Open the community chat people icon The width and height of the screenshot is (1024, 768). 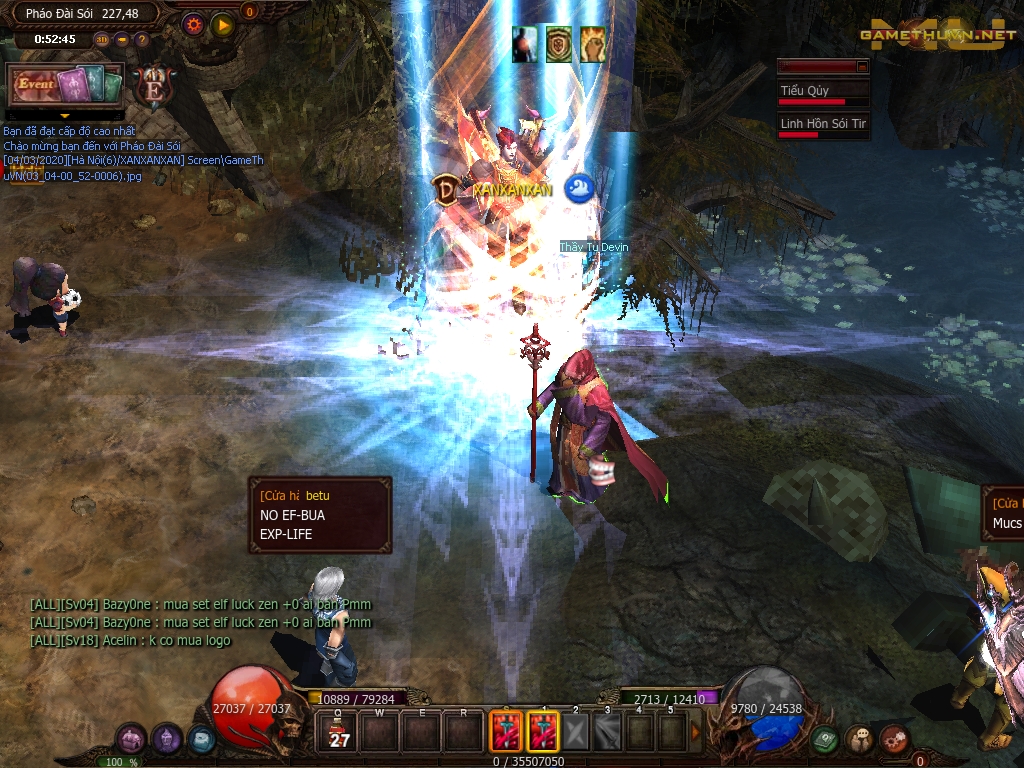coord(859,740)
